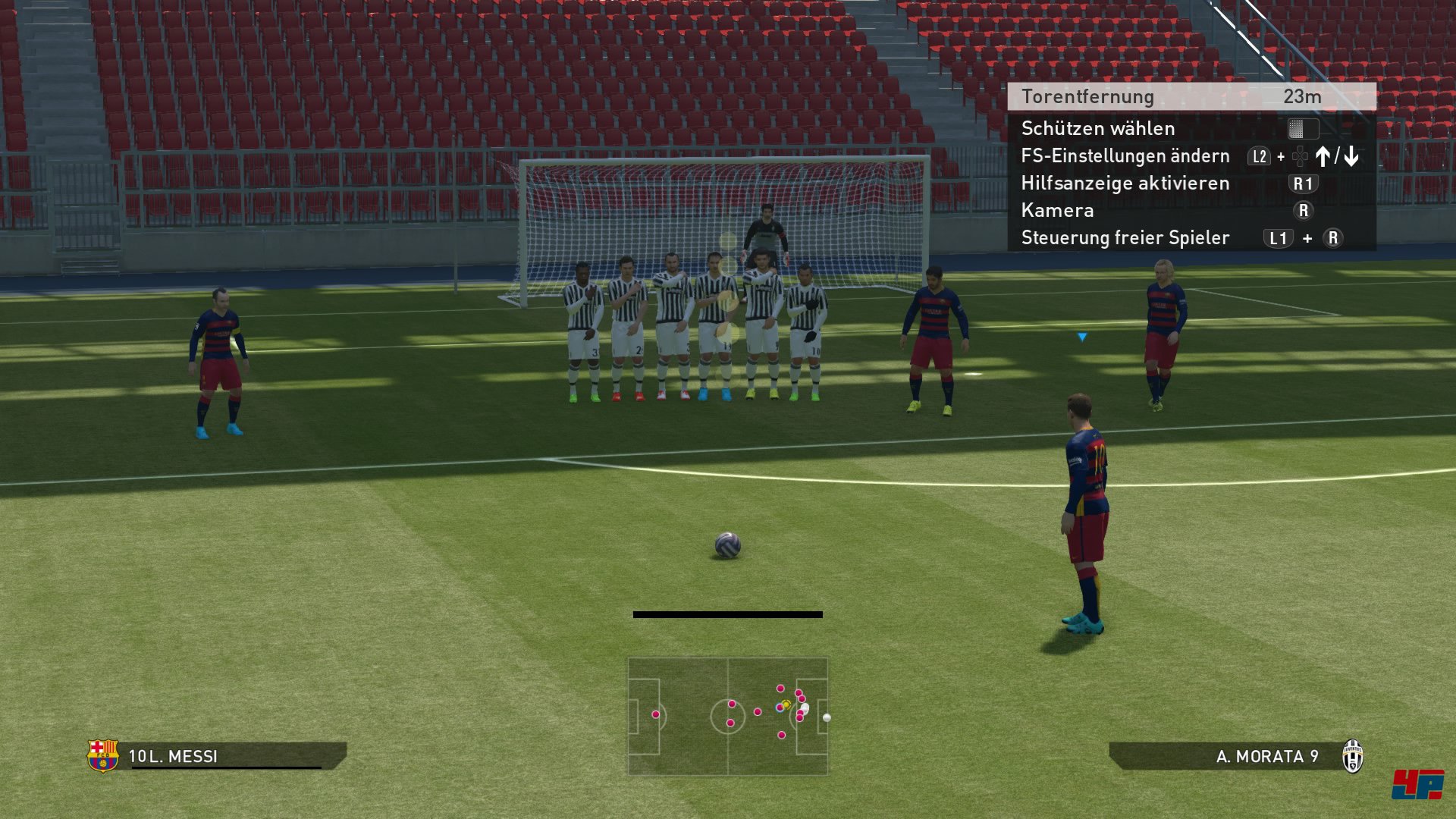This screenshot has height=819, width=1456.
Task: Click the FC Barcelona crest icon
Action: pos(103,755)
